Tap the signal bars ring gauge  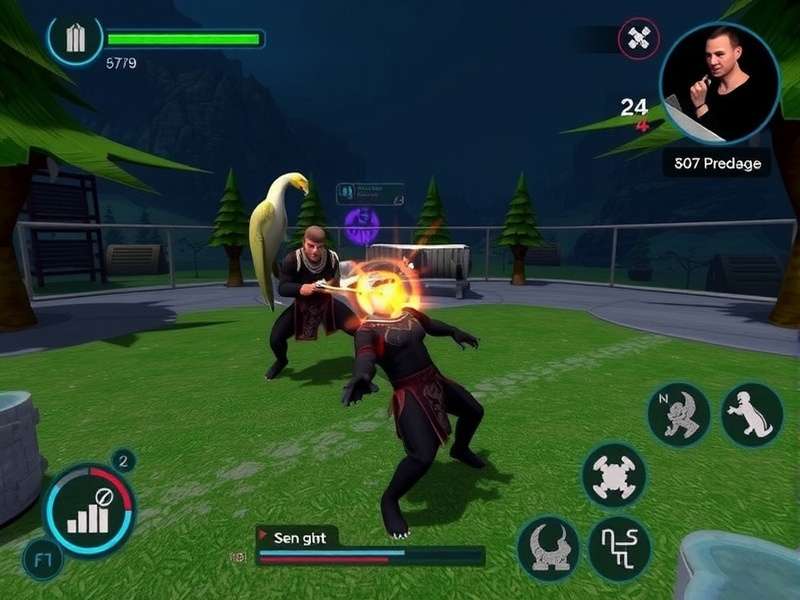pyautogui.click(x=90, y=510)
